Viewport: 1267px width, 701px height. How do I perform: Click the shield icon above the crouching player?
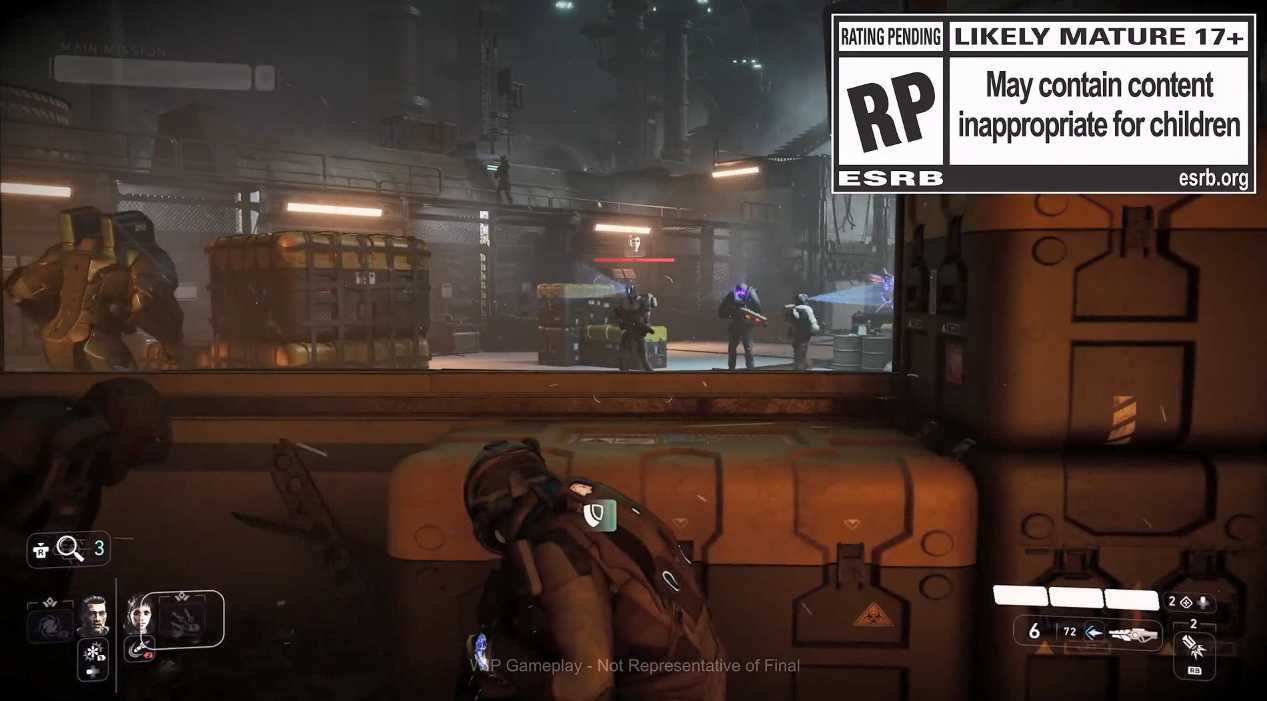click(593, 514)
